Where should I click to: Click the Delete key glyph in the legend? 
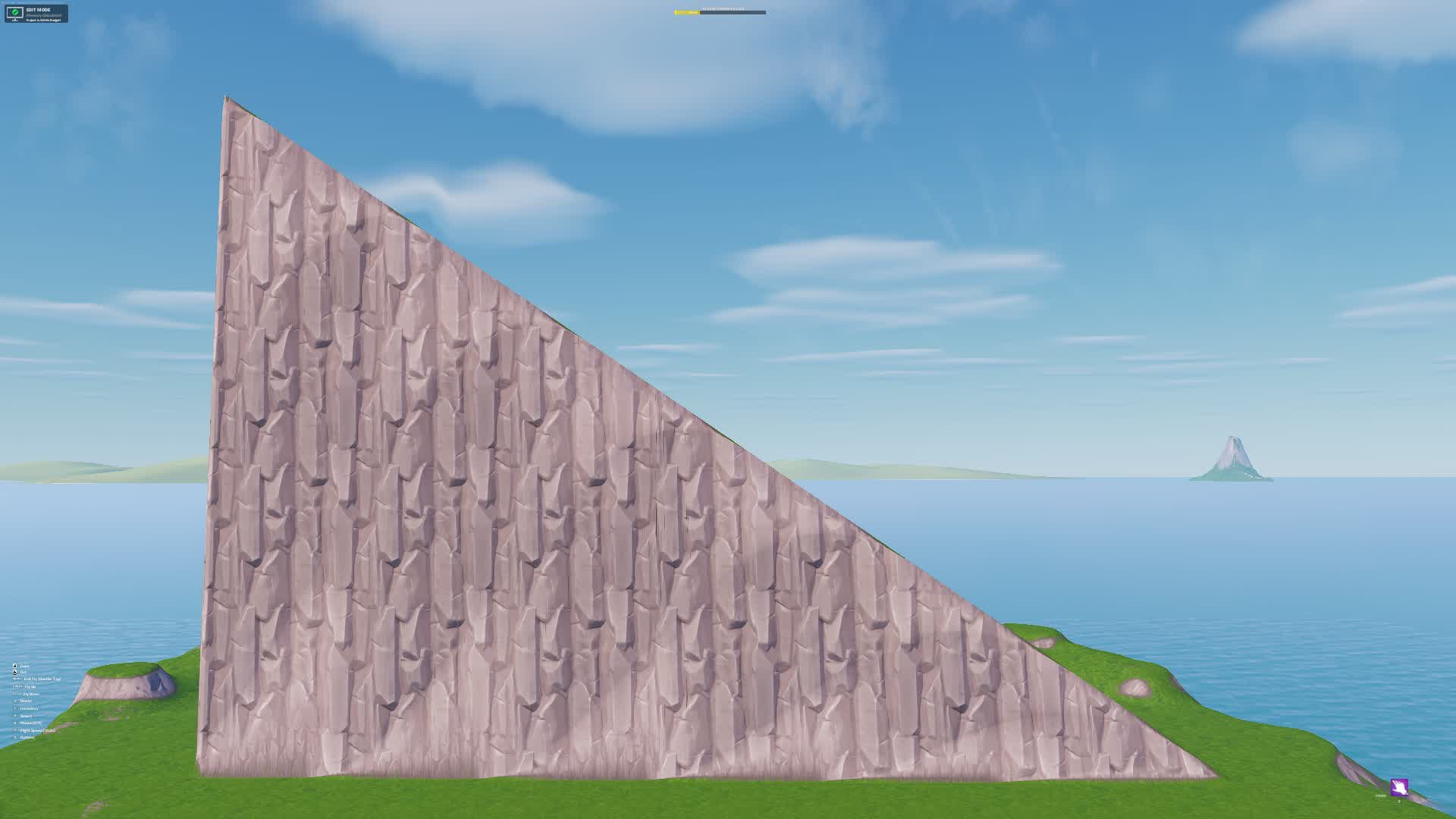(15, 701)
